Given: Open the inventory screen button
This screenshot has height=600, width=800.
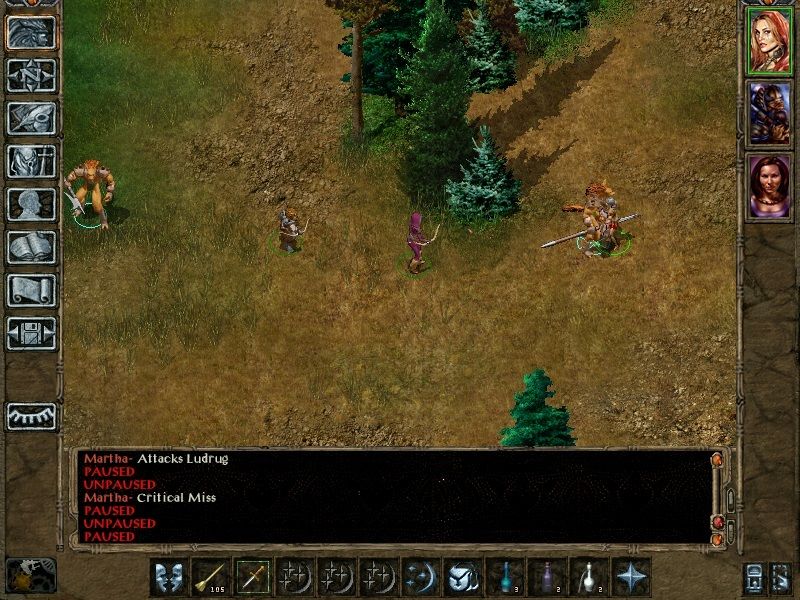Looking at the screenshot, I should tap(31, 161).
